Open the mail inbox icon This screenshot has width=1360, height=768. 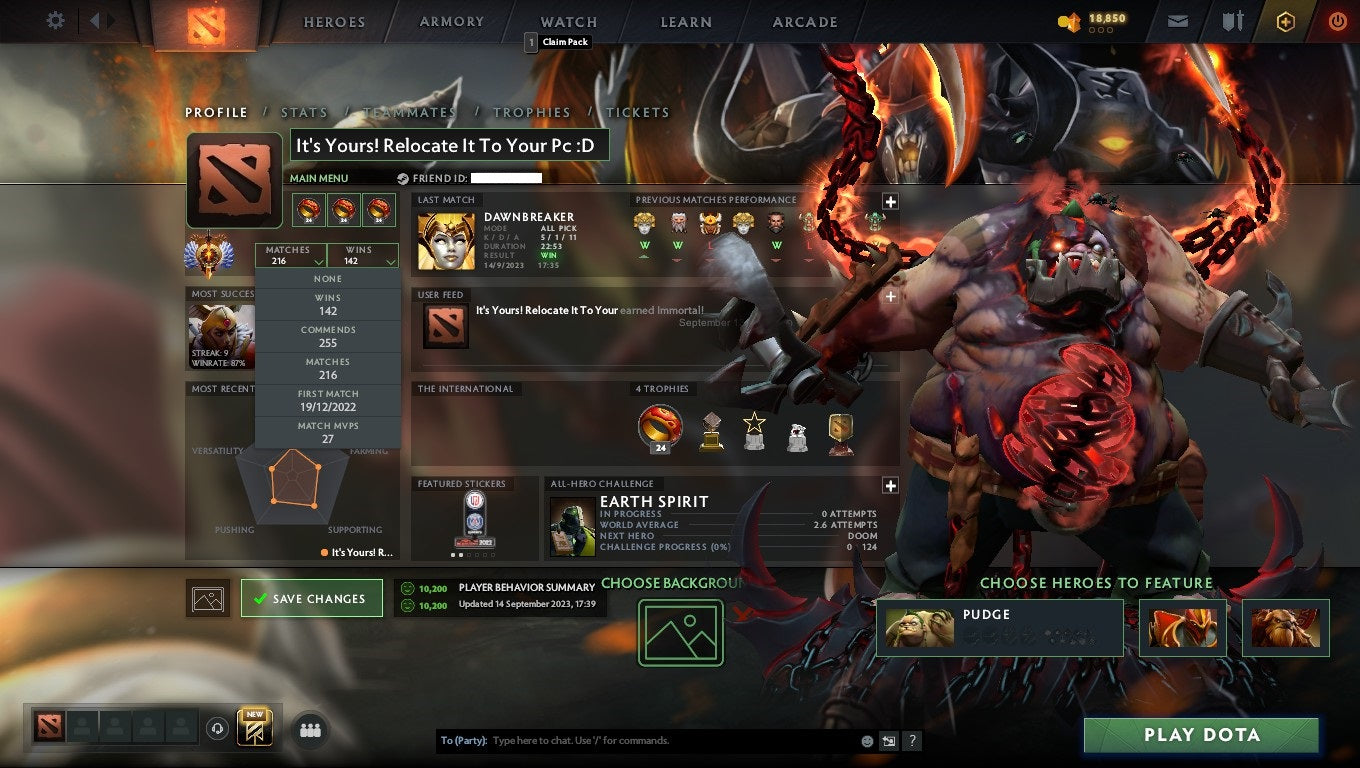pos(1177,20)
